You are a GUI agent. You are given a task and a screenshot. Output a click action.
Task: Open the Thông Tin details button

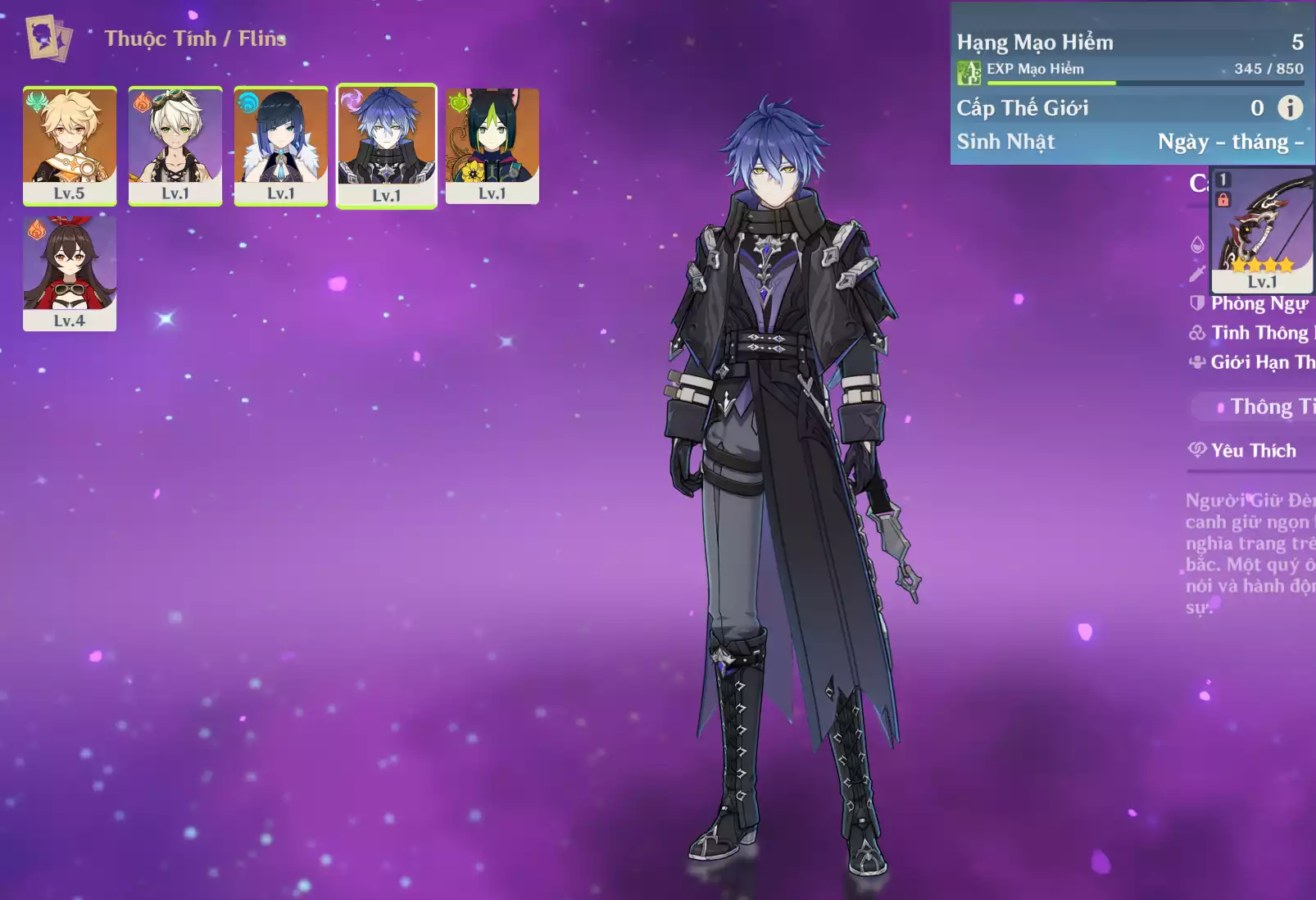(x=1262, y=407)
